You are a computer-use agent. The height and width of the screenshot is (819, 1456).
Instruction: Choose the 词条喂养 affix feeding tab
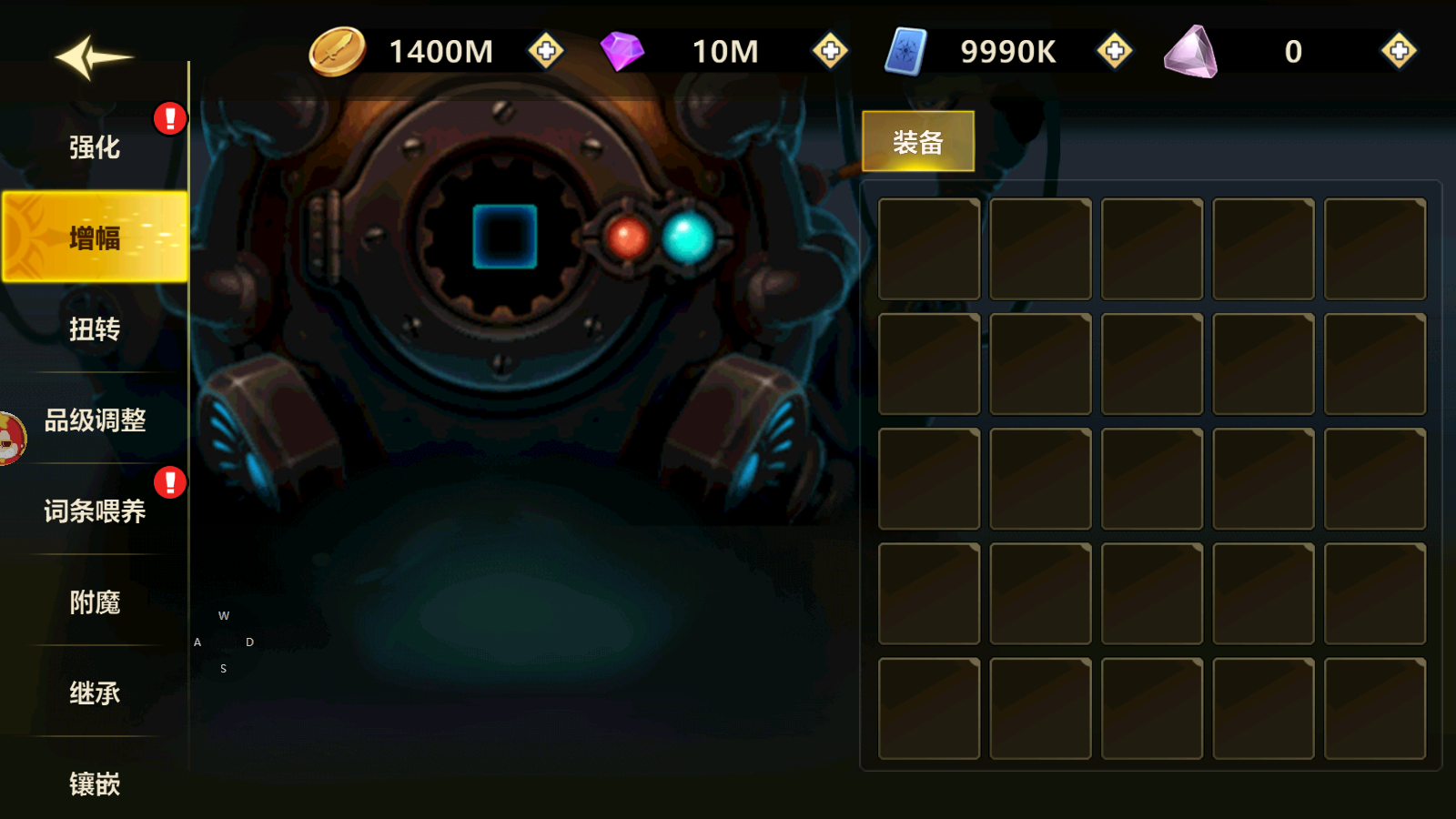(95, 511)
